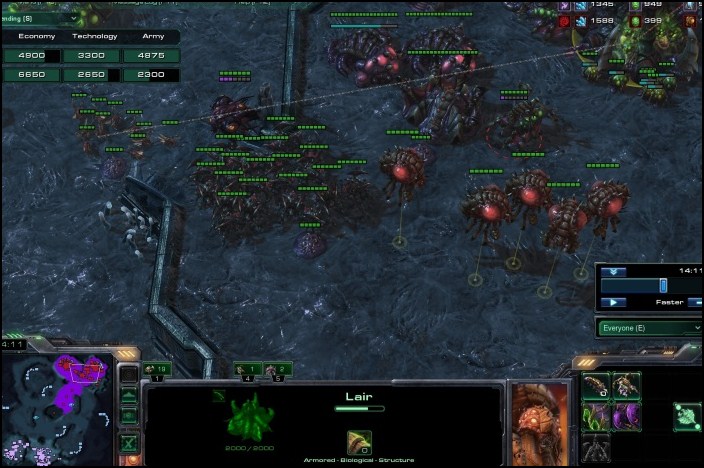This screenshot has width=704, height=468.
Task: Select control group 4 tab
Action: (x=248, y=370)
